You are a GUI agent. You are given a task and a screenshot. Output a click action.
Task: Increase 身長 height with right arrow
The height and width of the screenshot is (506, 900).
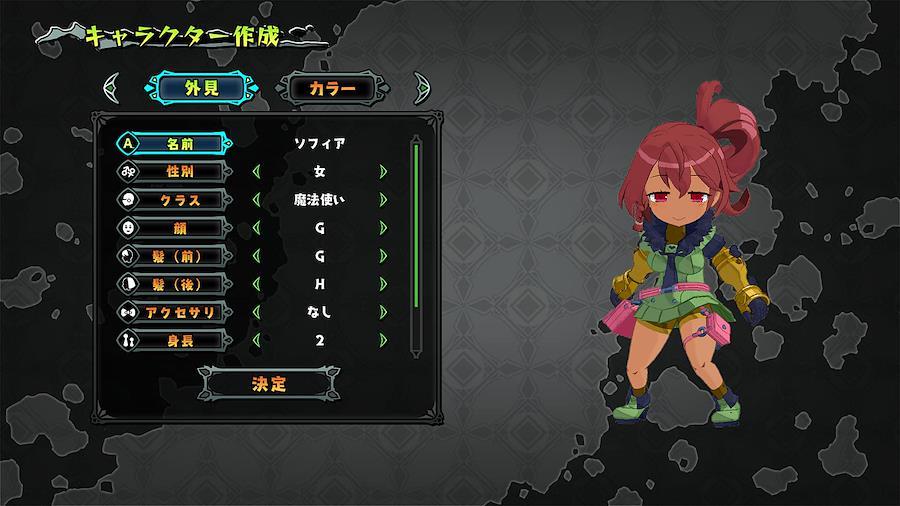tap(383, 341)
